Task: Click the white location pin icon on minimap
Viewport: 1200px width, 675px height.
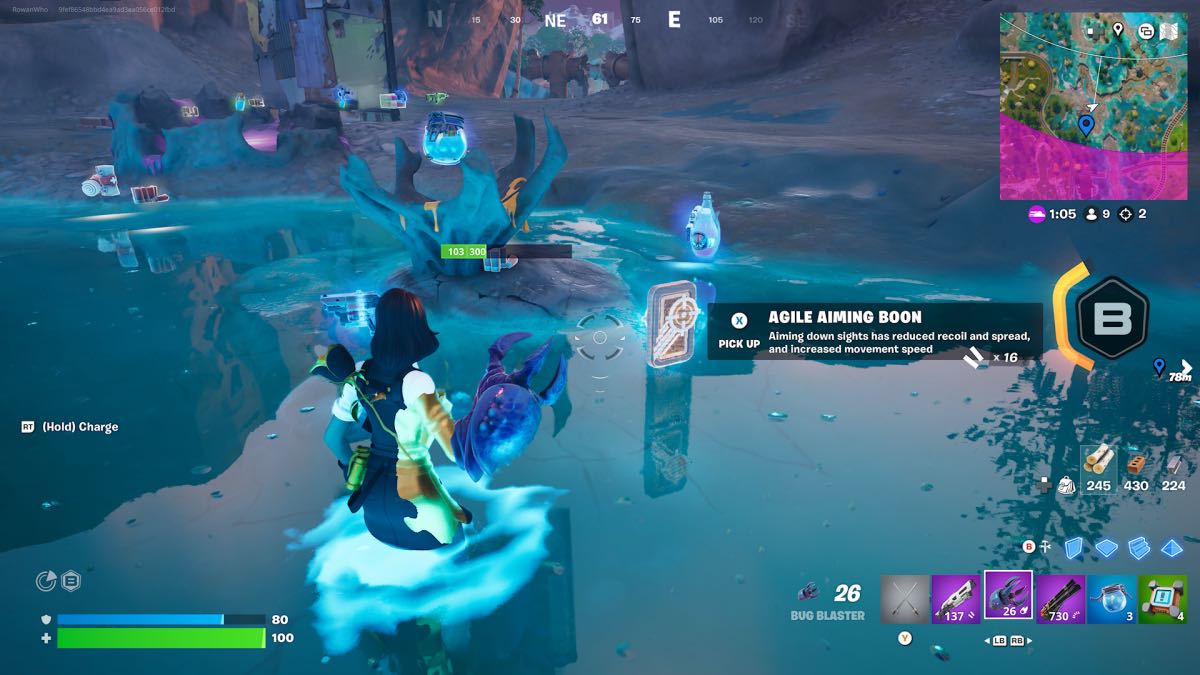Action: (1117, 30)
